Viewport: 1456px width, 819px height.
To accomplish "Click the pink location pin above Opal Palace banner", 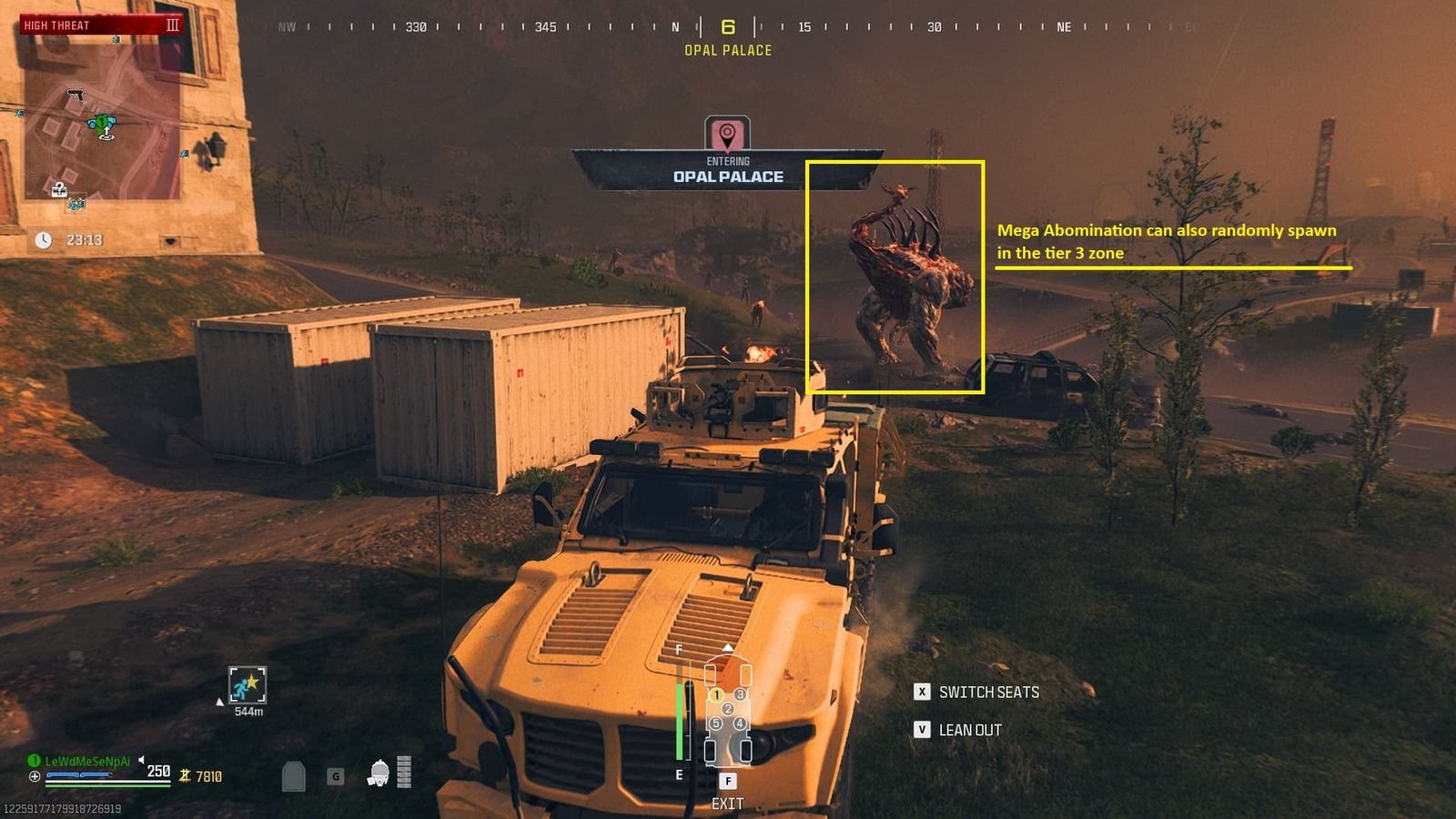I will pos(728,133).
